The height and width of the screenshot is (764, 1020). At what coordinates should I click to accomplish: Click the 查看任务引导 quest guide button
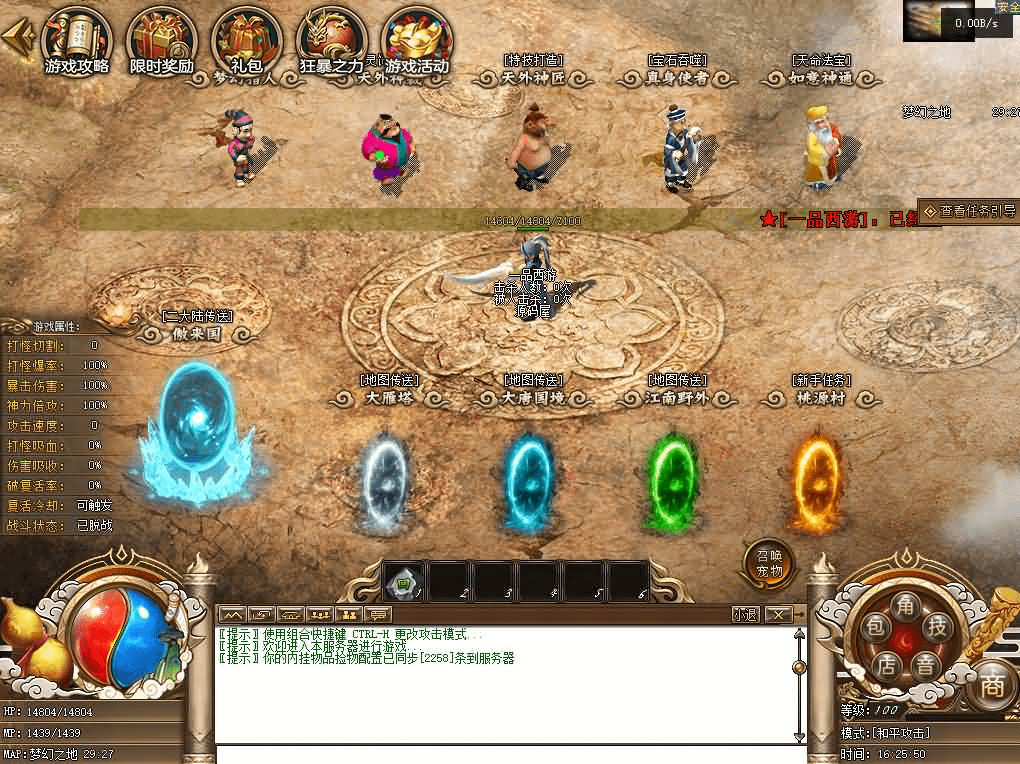pos(968,211)
